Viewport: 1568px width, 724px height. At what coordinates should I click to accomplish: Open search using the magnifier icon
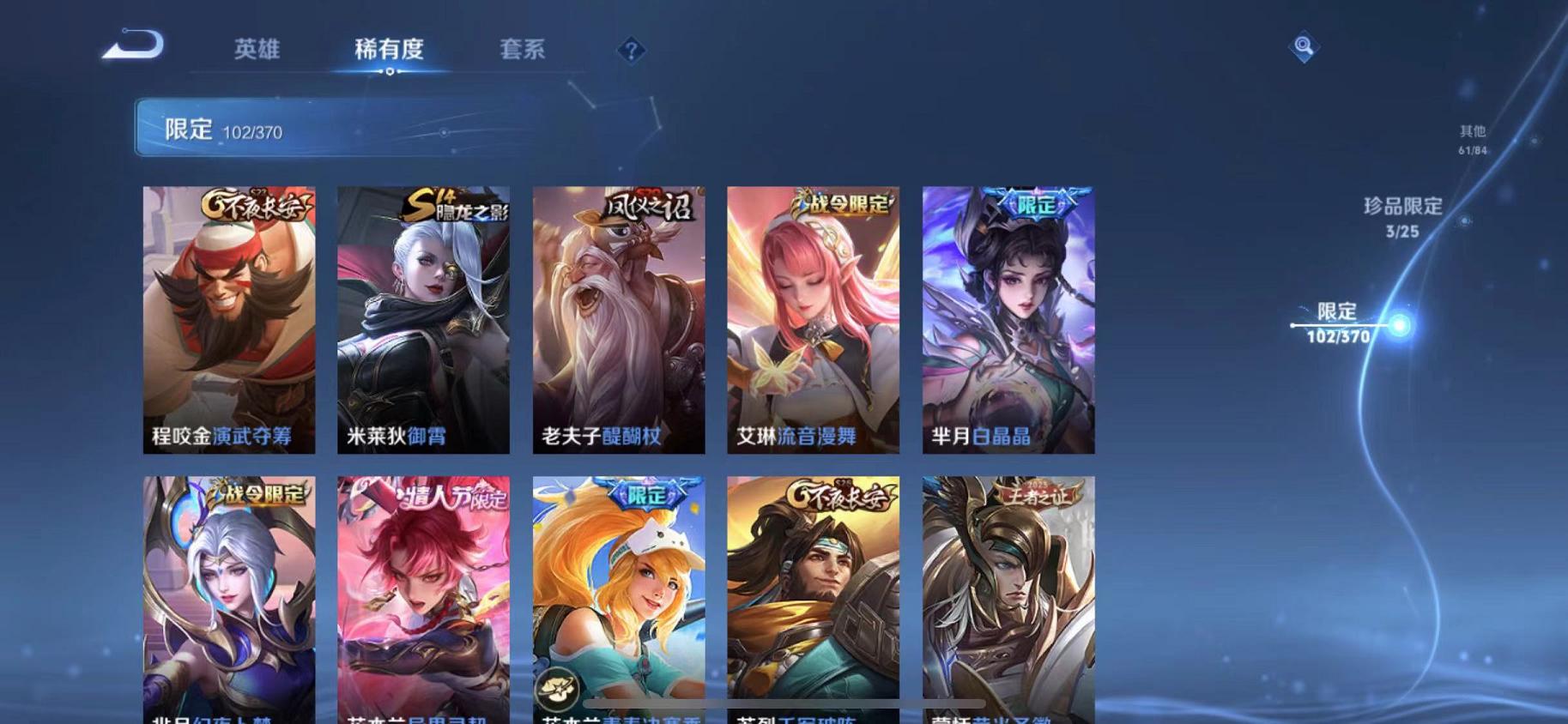(x=1304, y=47)
